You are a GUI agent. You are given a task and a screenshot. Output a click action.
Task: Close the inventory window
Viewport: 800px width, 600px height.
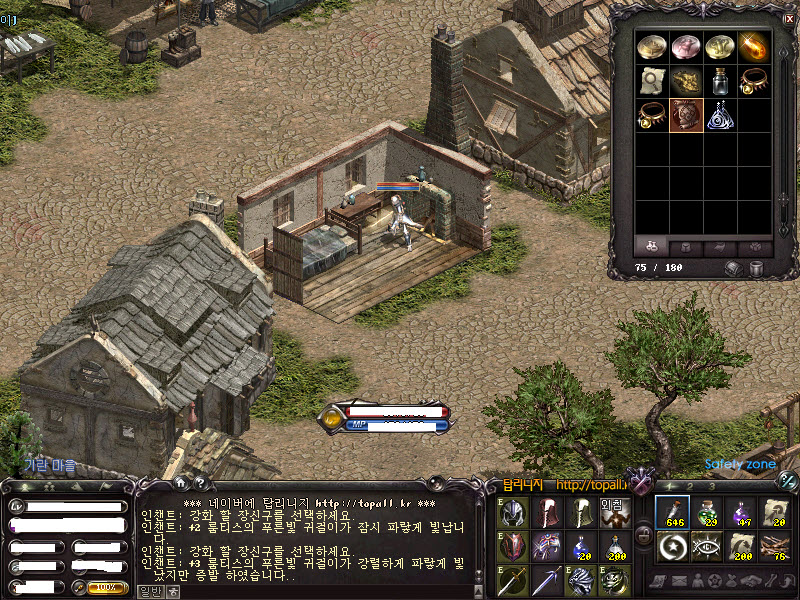click(788, 18)
